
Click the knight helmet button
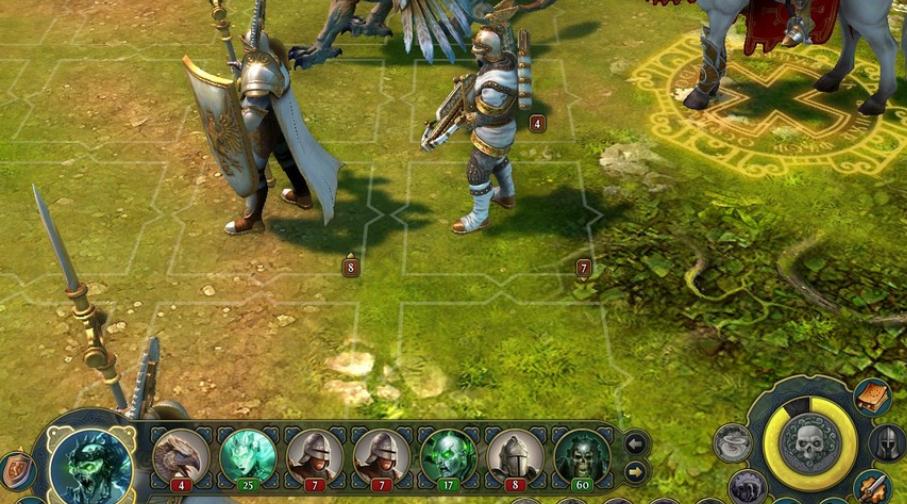(886, 441)
